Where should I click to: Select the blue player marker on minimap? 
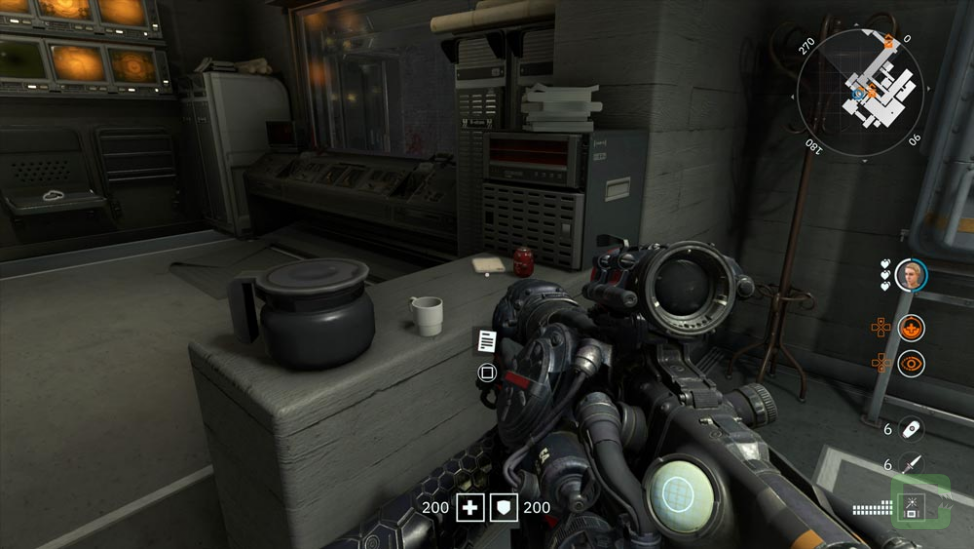point(858,93)
